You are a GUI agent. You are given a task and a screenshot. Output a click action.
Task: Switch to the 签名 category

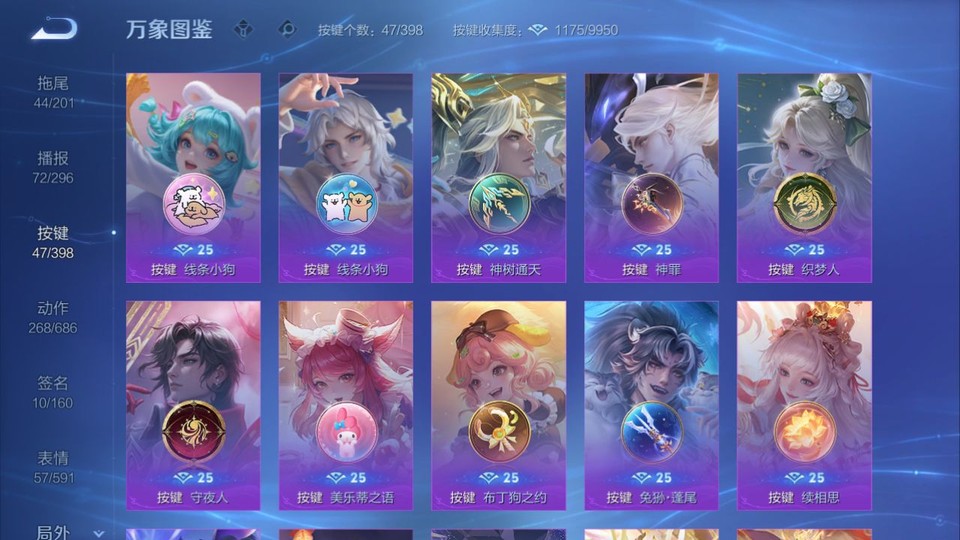[x=54, y=392]
